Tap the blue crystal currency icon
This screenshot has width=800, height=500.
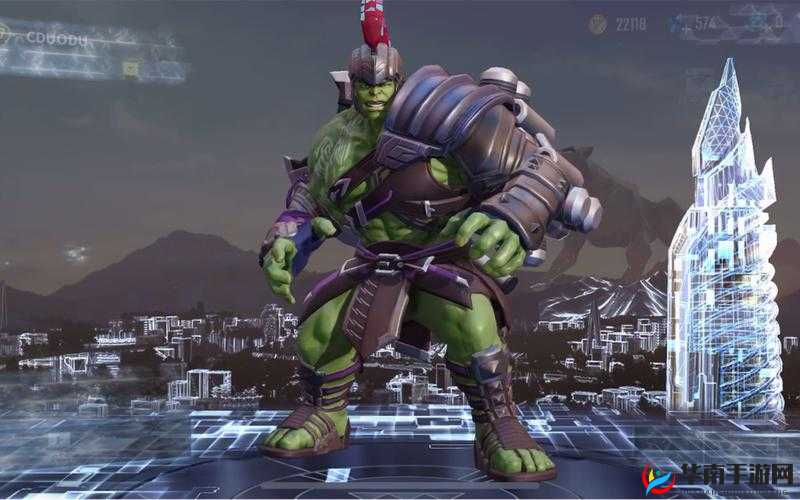pyautogui.click(x=677, y=24)
